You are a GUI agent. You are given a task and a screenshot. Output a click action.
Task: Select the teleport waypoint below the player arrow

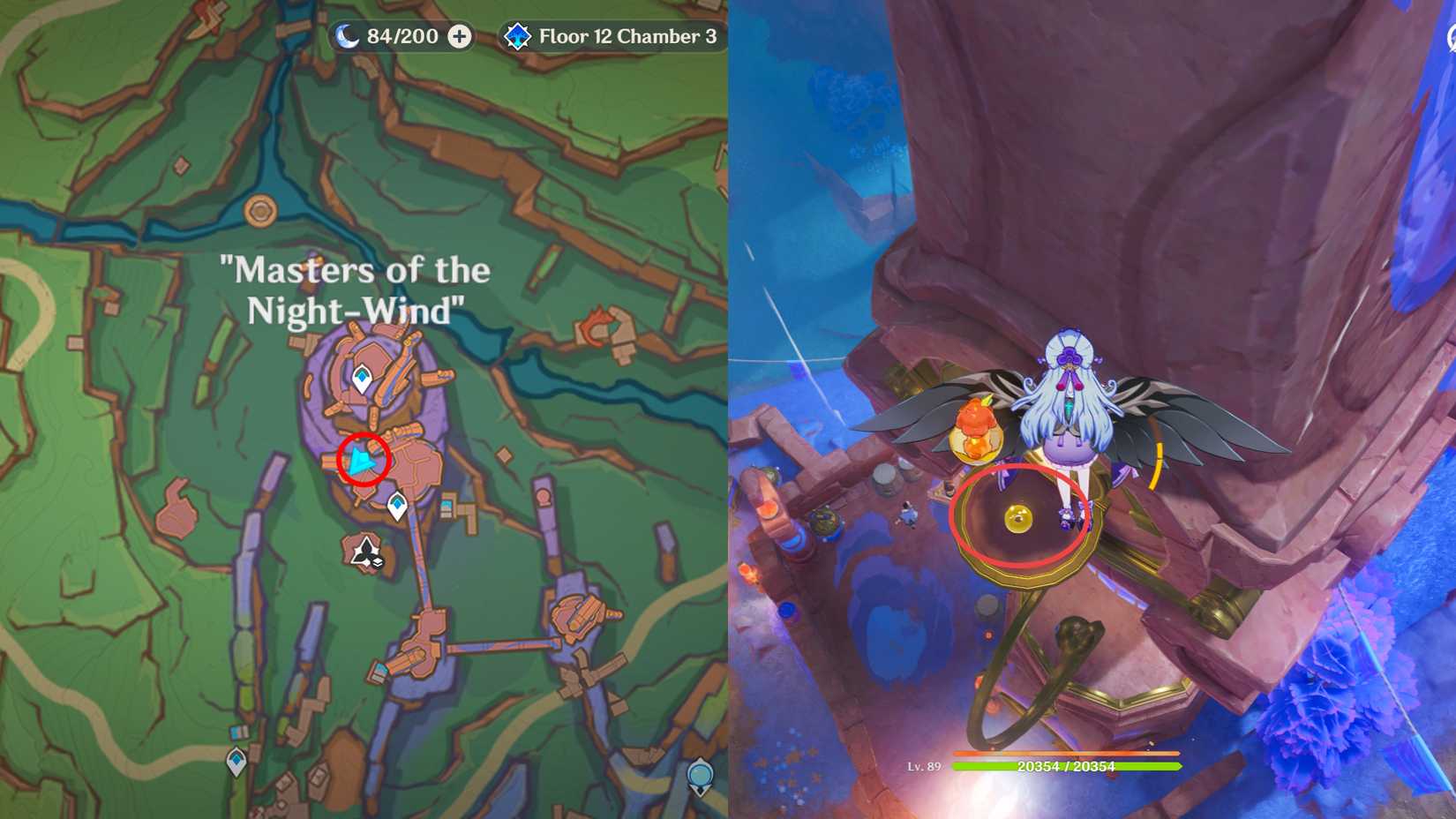(x=395, y=503)
